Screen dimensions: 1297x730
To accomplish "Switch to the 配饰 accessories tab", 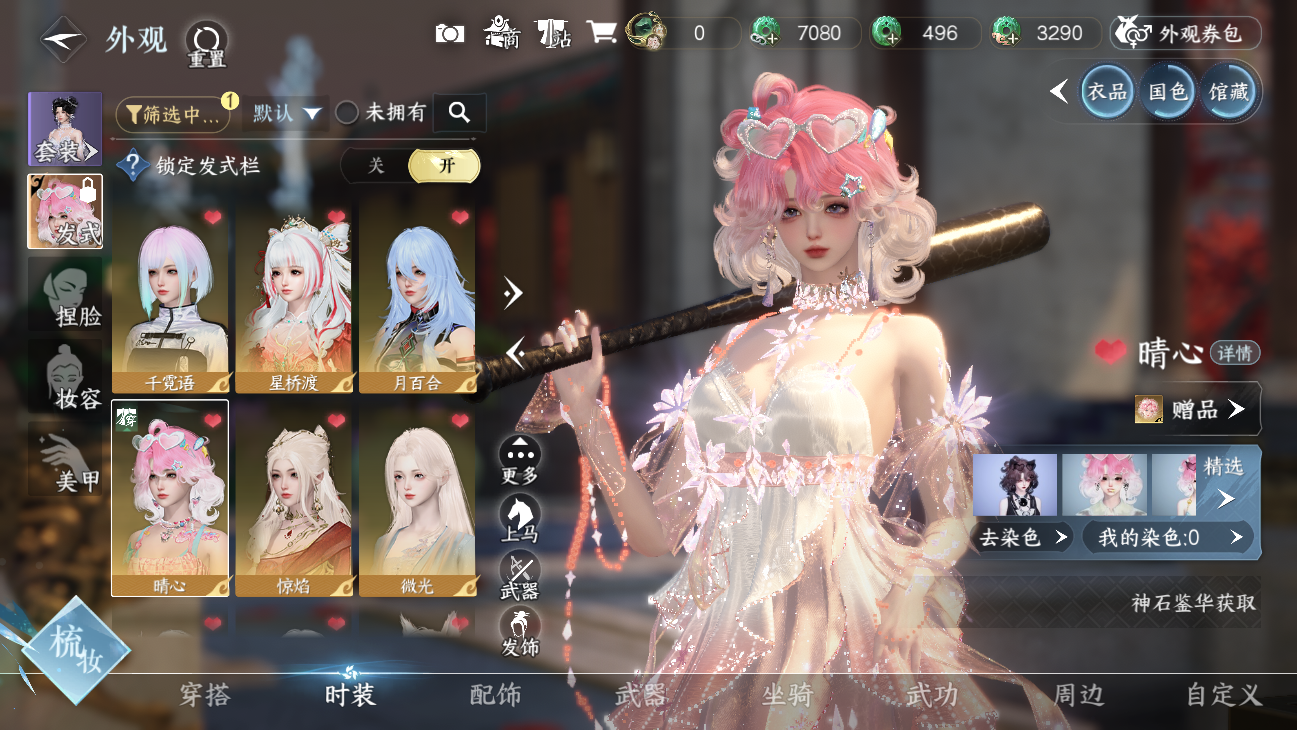I will pyautogui.click(x=496, y=695).
